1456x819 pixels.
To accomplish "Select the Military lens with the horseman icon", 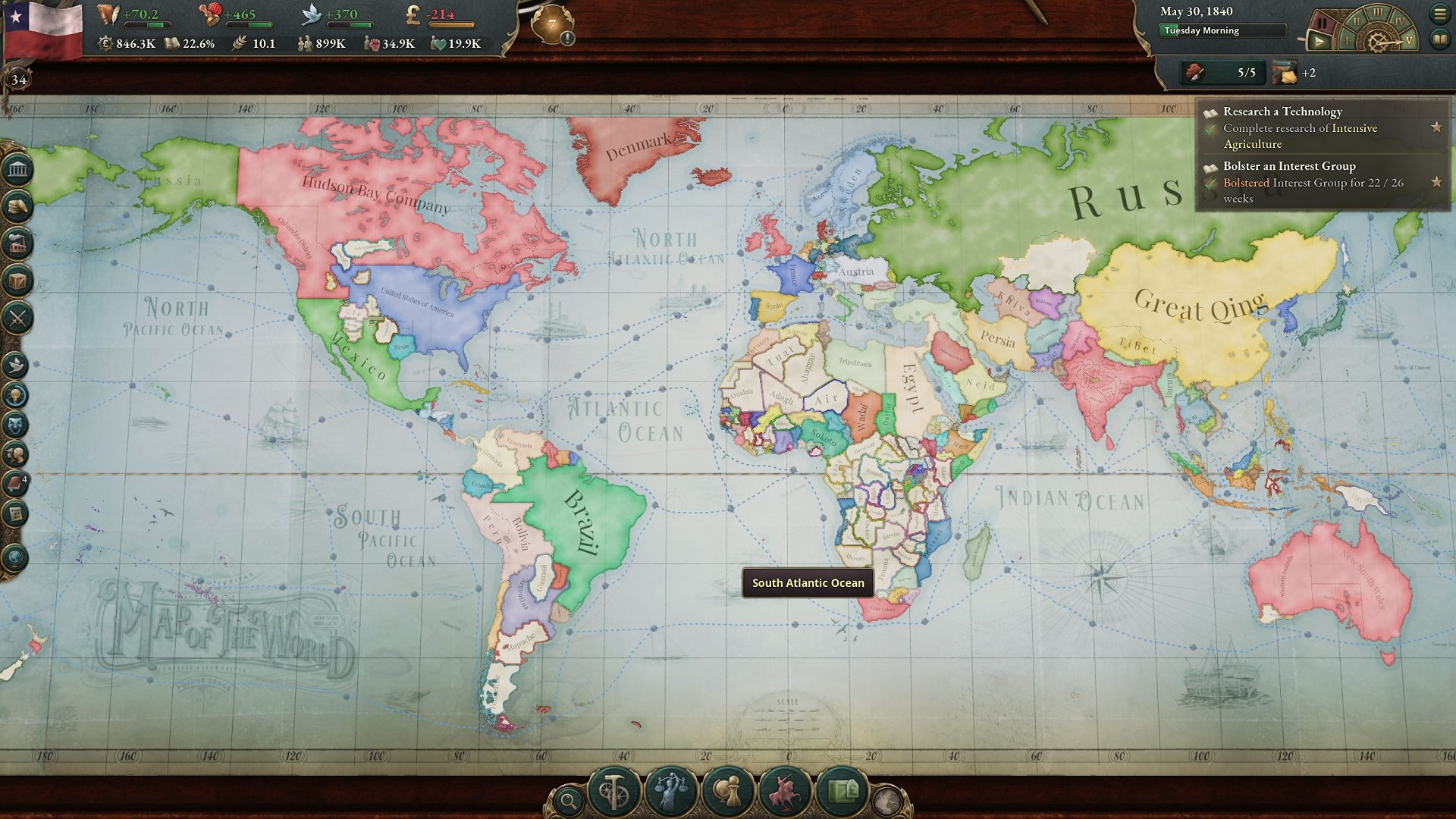I will (x=784, y=790).
